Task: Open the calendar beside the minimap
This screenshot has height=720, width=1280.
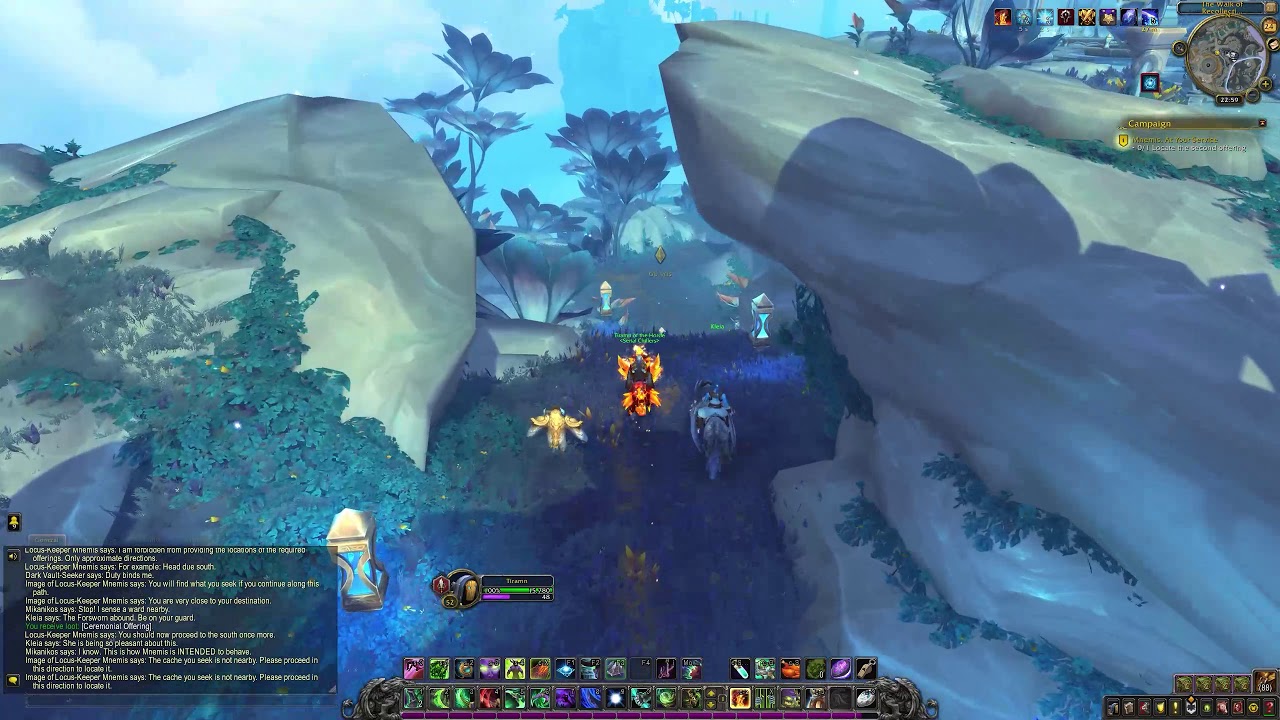Action: tap(1270, 25)
